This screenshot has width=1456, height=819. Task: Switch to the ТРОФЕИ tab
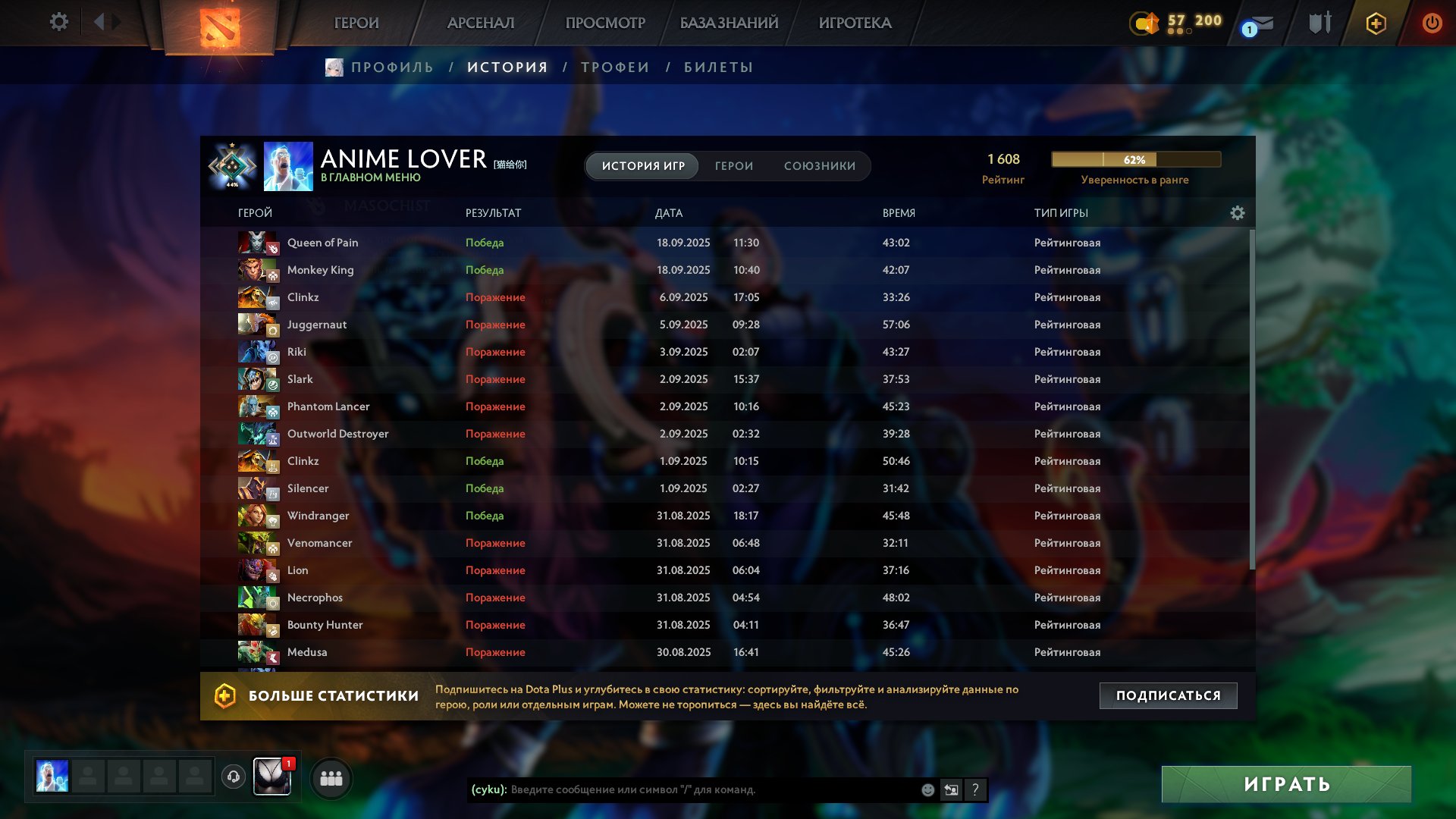tap(614, 67)
